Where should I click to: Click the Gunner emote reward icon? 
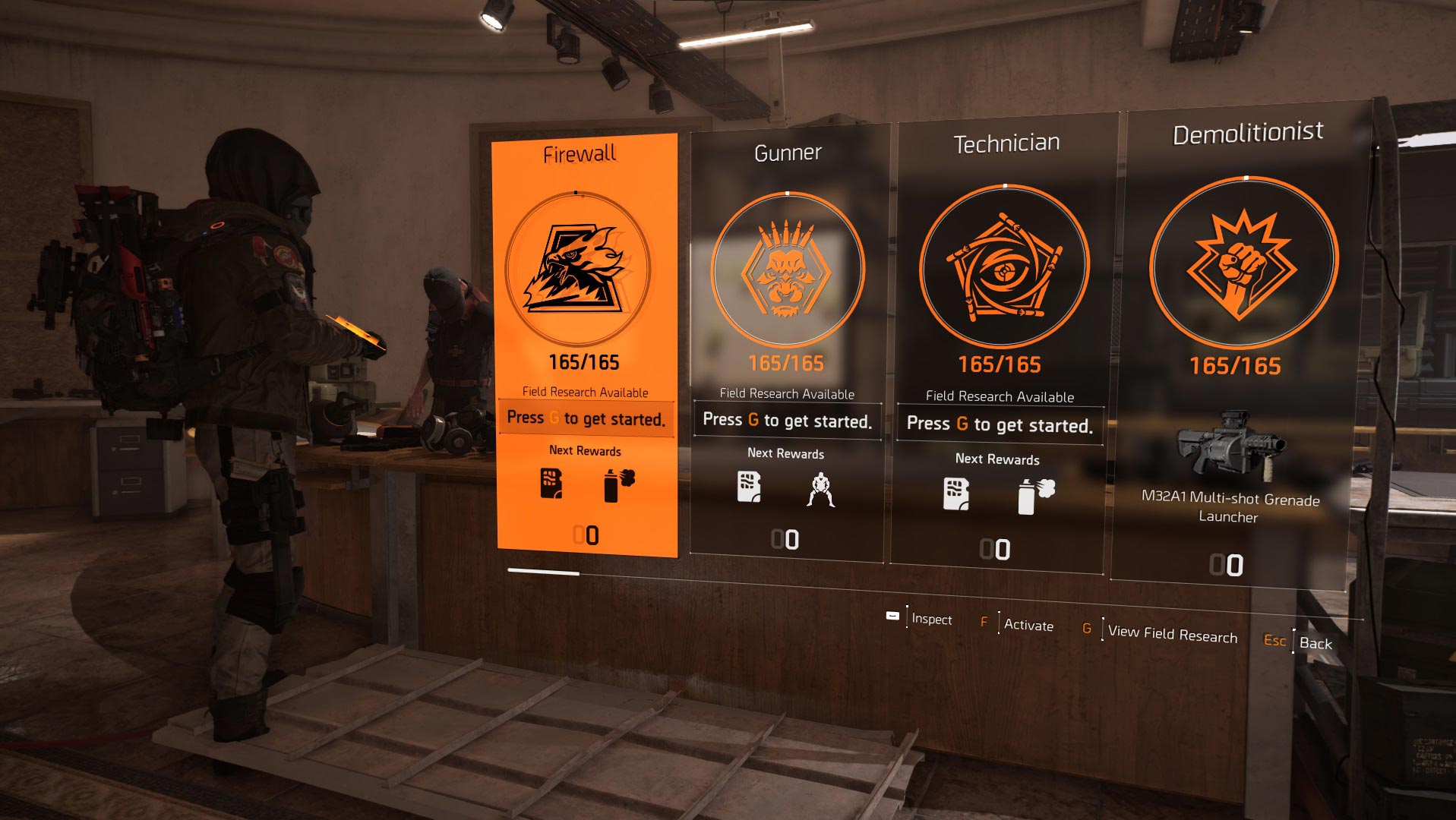[x=820, y=489]
